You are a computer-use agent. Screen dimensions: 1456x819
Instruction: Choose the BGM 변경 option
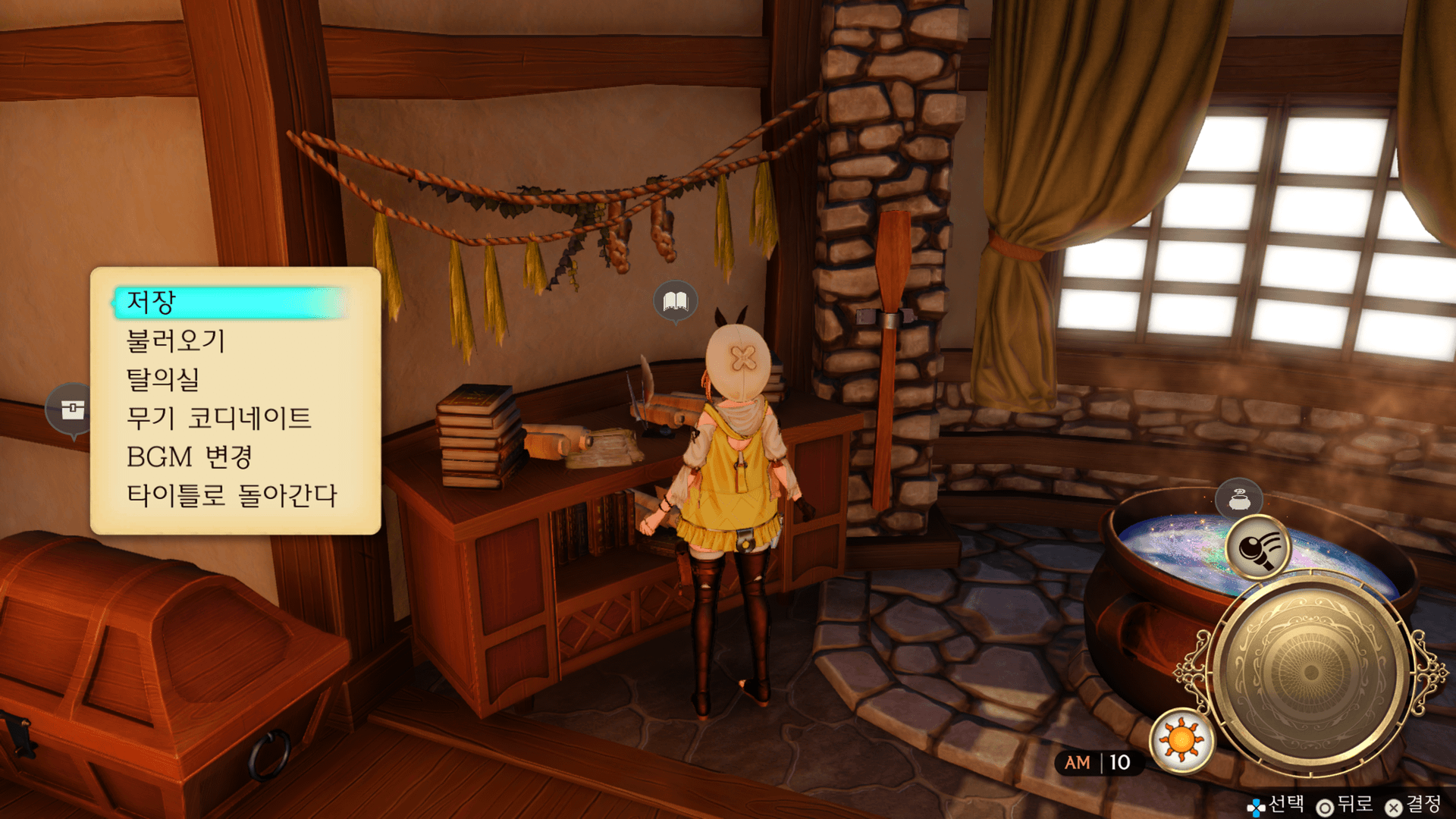[190, 457]
